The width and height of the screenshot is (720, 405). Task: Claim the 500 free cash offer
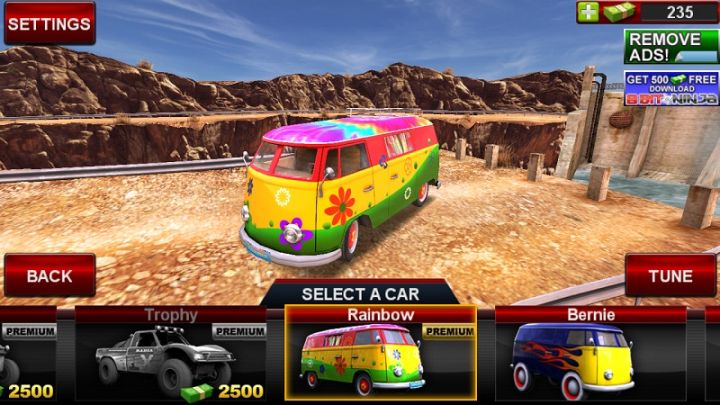(671, 88)
